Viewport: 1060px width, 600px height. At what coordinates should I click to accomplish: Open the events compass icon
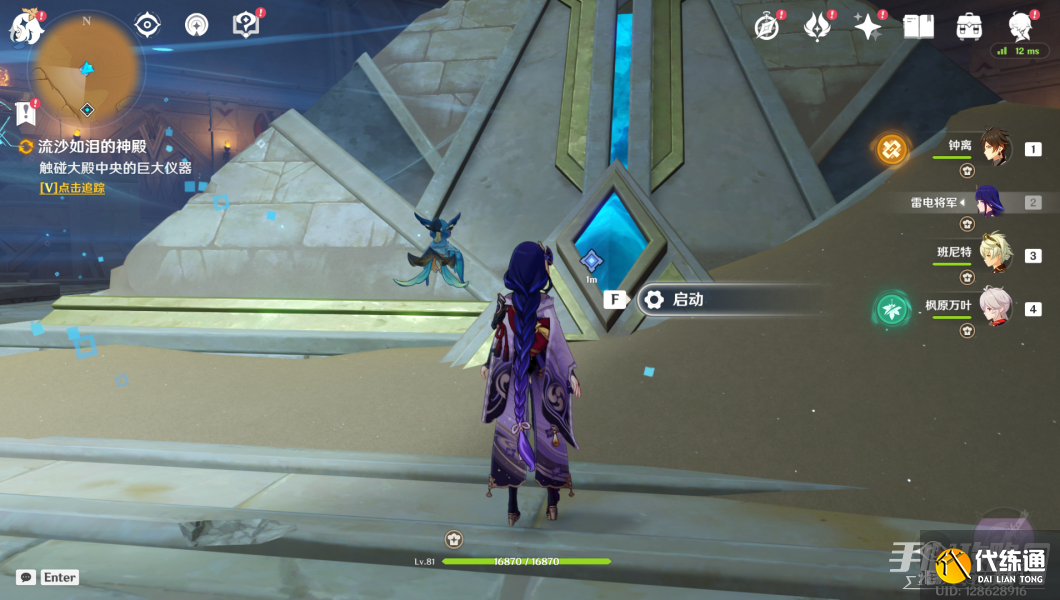(767, 27)
